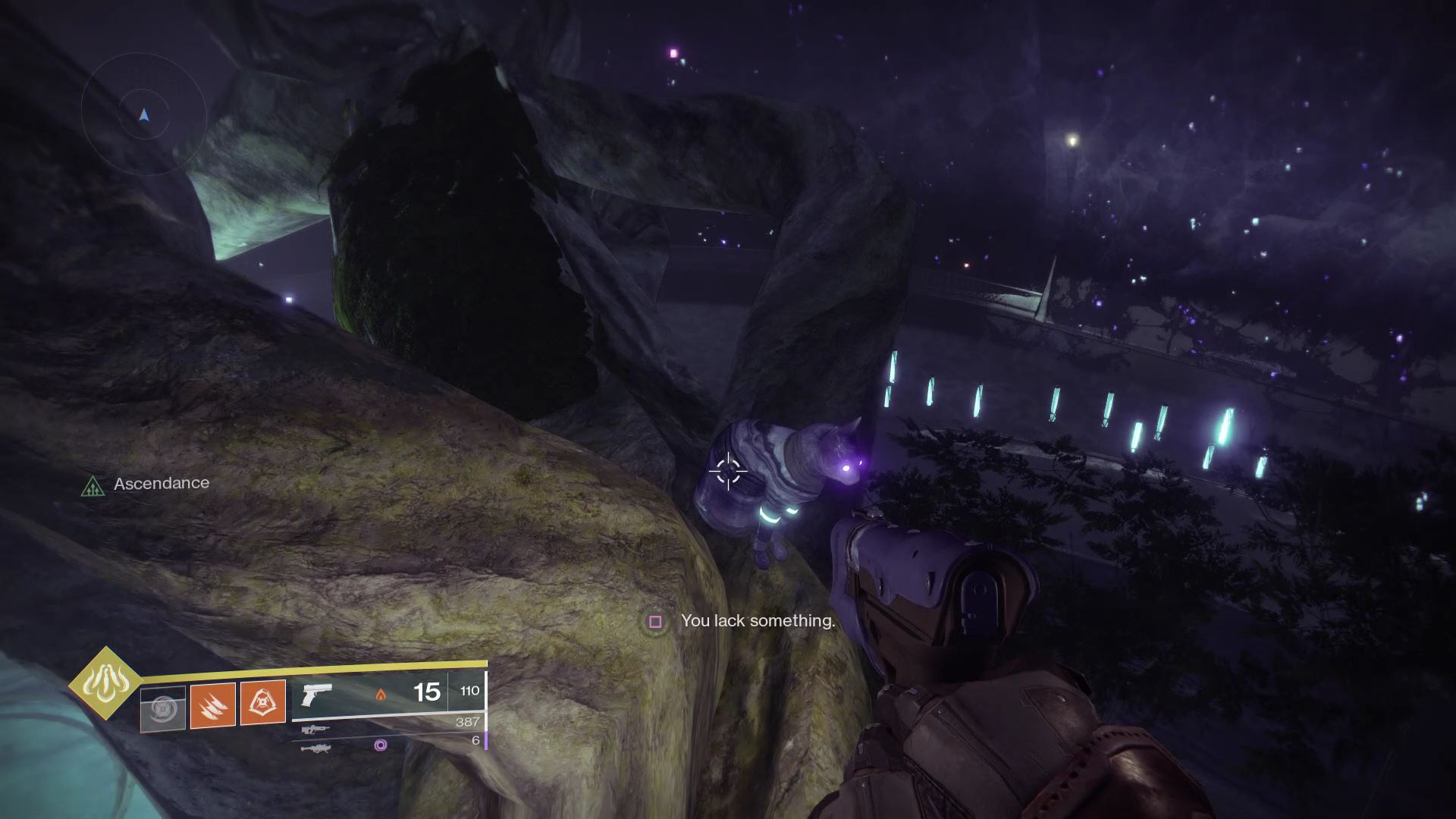Activate the orange class ability icon
Image resolution: width=1456 pixels, height=819 pixels.
262,702
